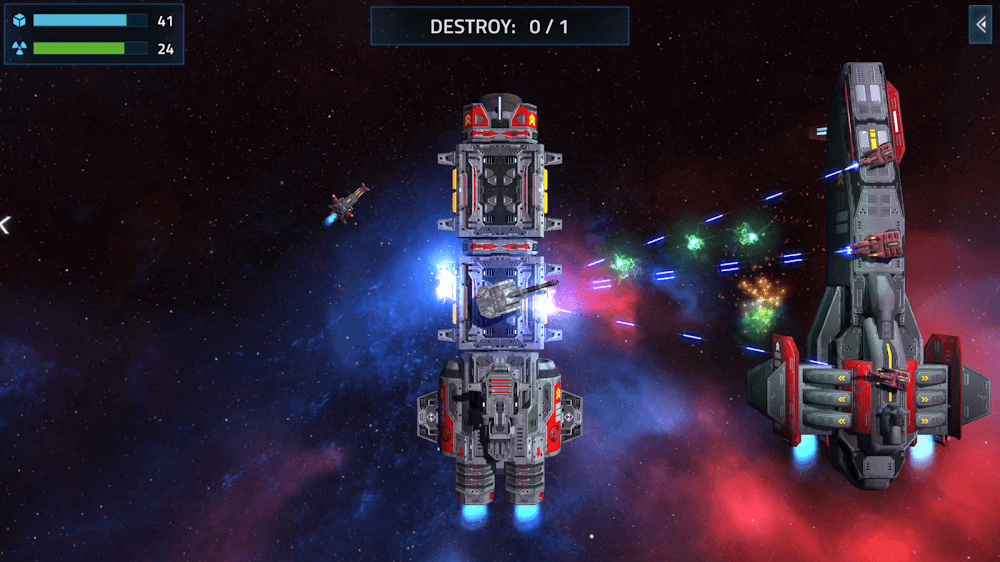1000x562 pixels.
Task: Expand the left edge arrow tab
Action: coord(4,225)
